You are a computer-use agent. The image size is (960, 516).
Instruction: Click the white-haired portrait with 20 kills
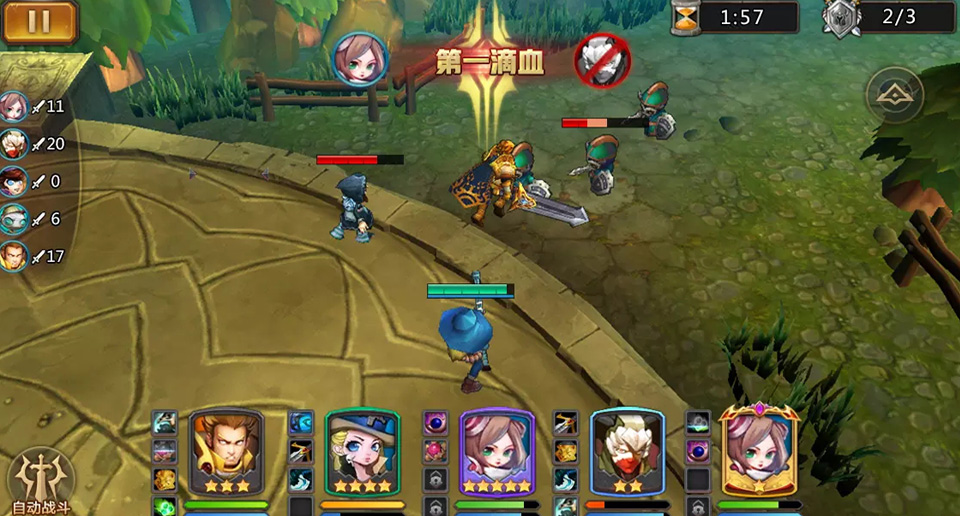point(14,144)
